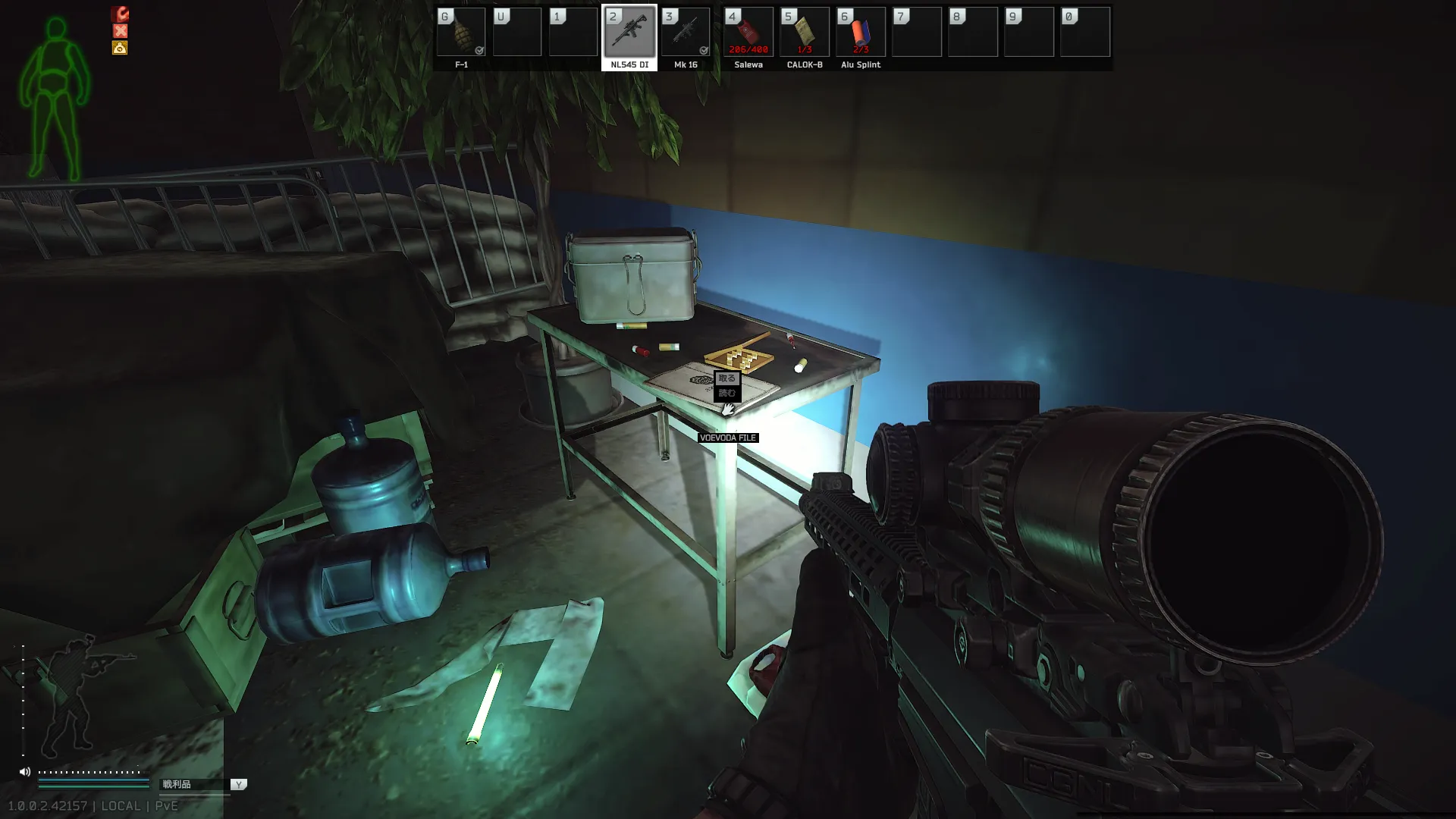
Task: Choose 取る to take the Voevoda file
Action: pyautogui.click(x=726, y=378)
